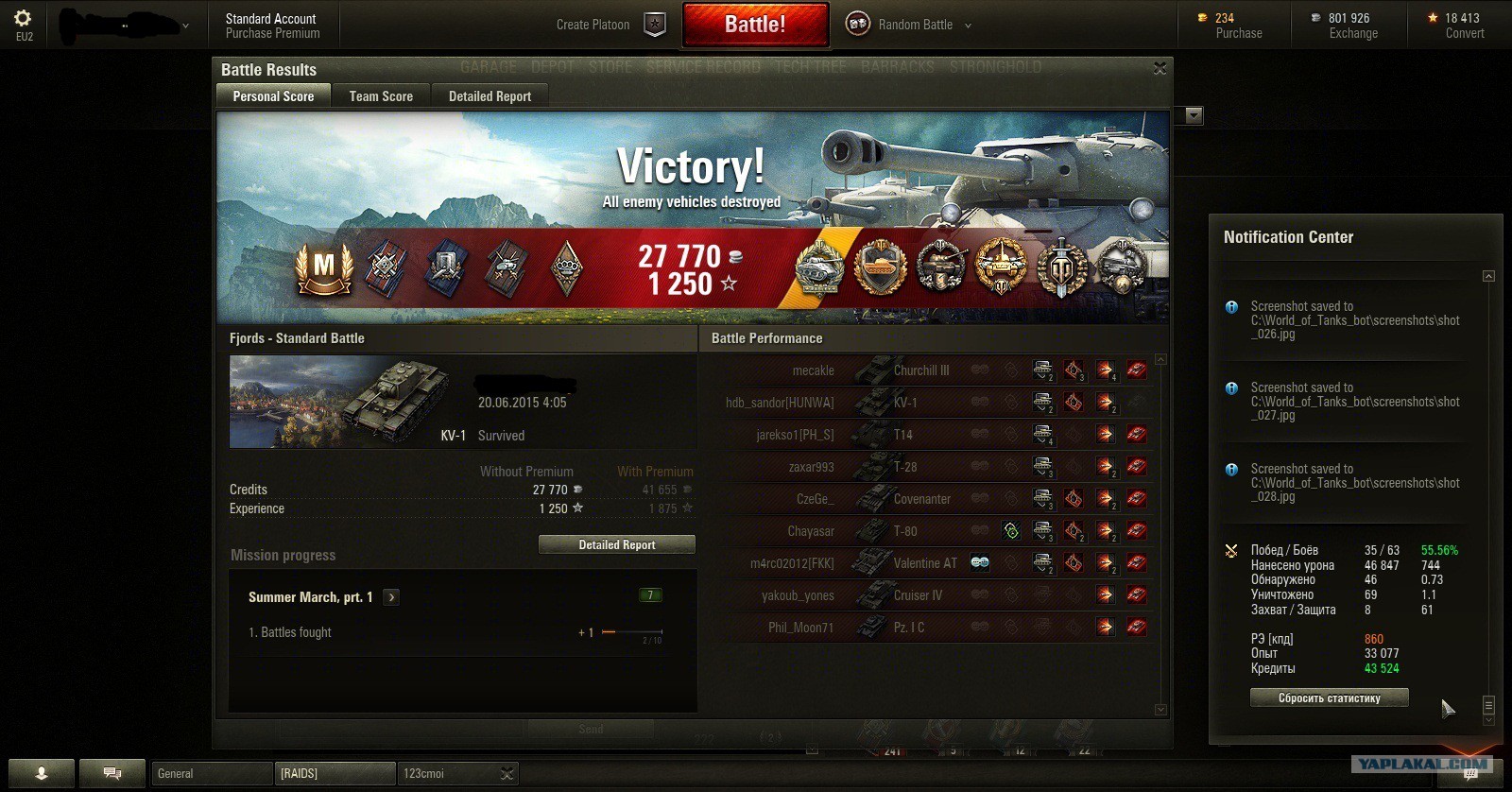
Task: Click the Detailed Report button below experience
Action: (616, 544)
